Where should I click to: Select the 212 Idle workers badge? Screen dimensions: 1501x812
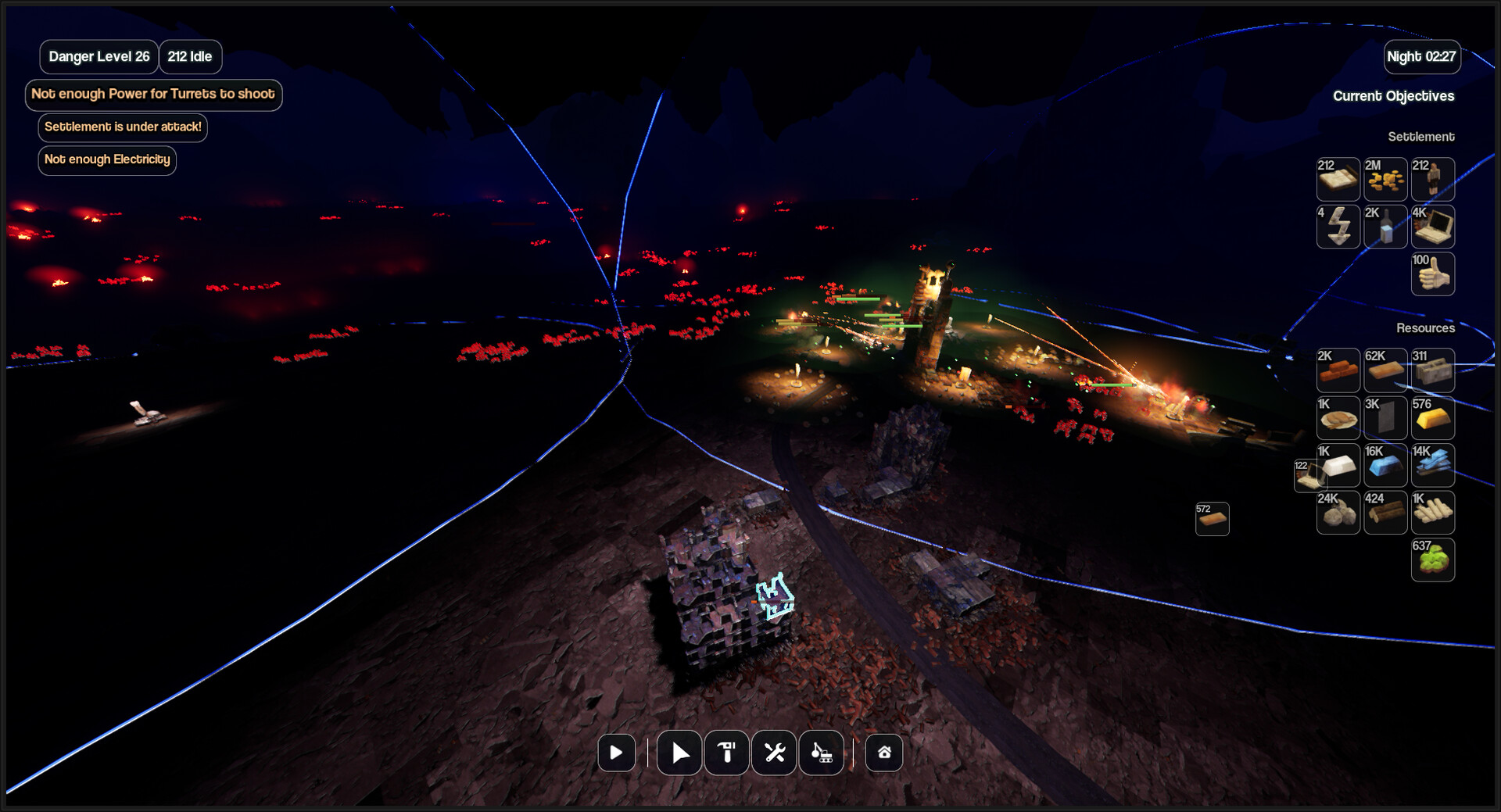click(x=190, y=57)
